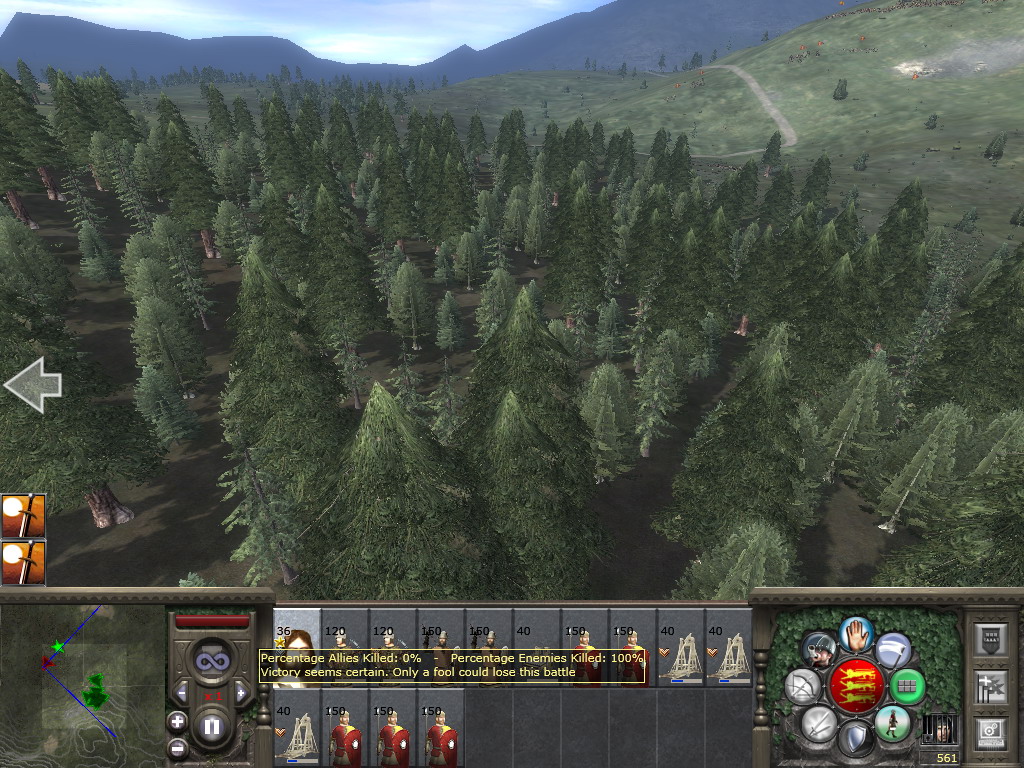Toggle run mode running soldier icon
Image resolution: width=1024 pixels, height=768 pixels.
click(892, 723)
